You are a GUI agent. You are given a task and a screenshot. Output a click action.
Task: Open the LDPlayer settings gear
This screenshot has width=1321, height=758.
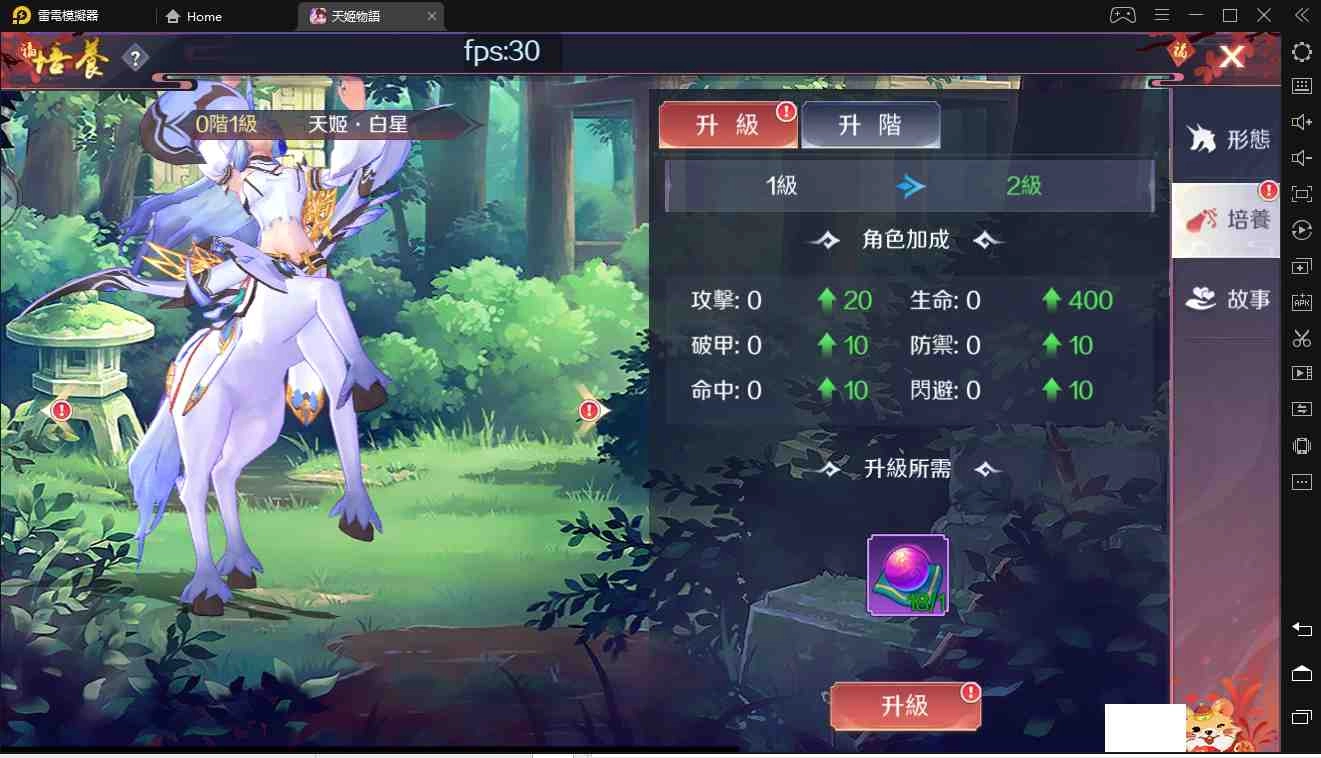point(1301,53)
